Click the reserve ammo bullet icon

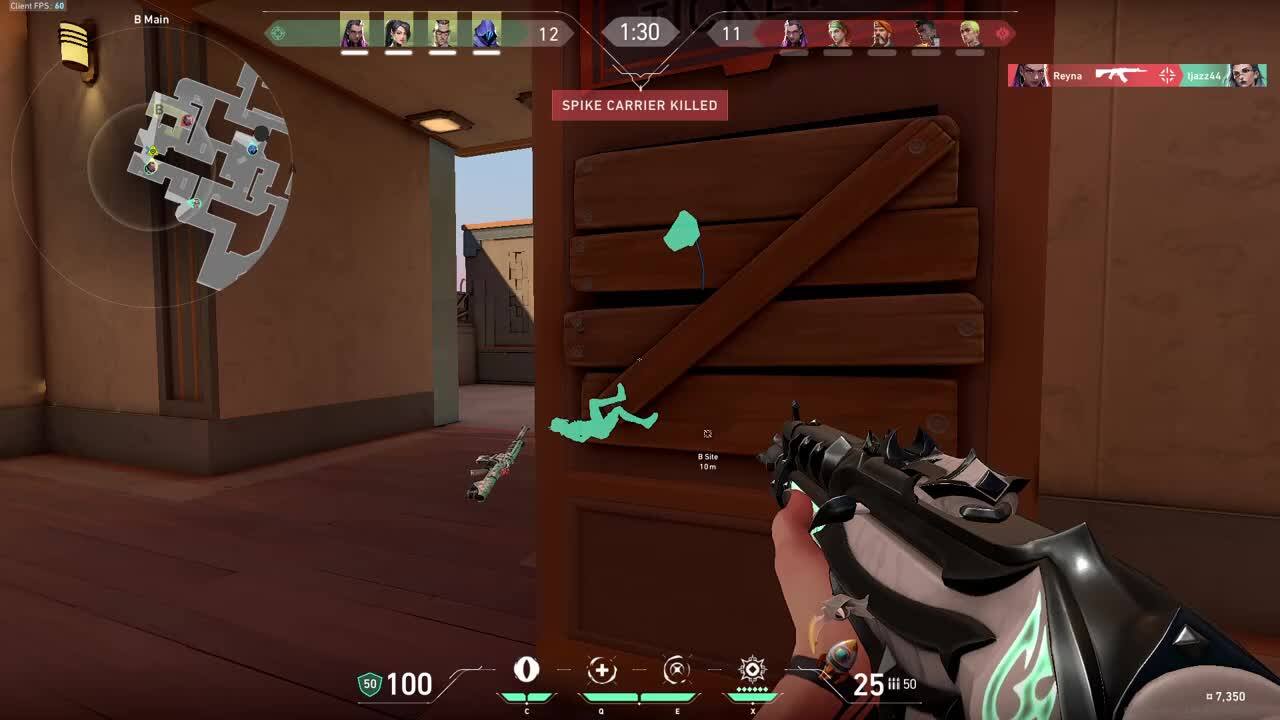coord(892,685)
